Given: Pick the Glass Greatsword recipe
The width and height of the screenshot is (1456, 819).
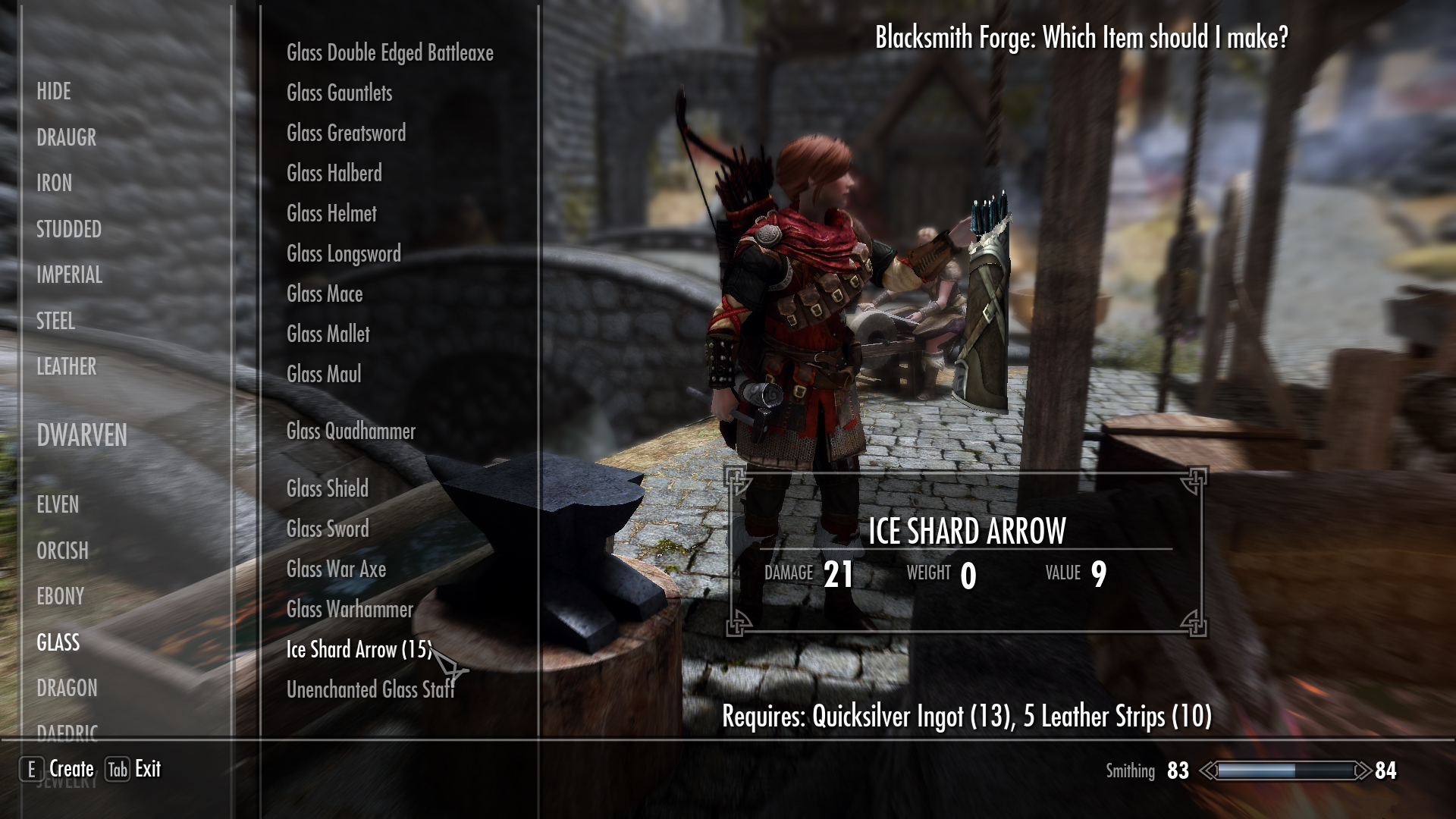Looking at the screenshot, I should click(347, 133).
